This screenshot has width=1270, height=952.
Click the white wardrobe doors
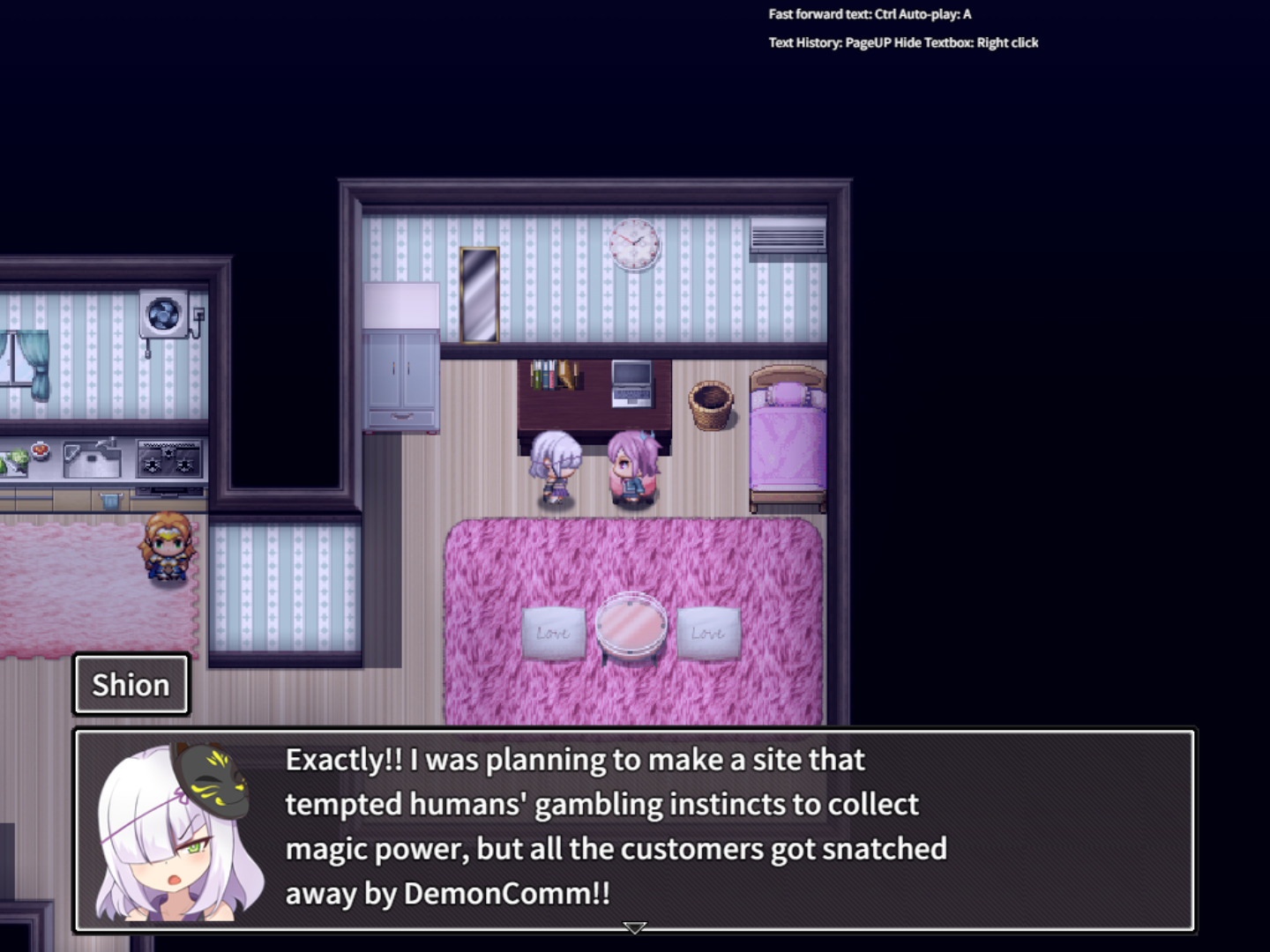click(x=401, y=370)
